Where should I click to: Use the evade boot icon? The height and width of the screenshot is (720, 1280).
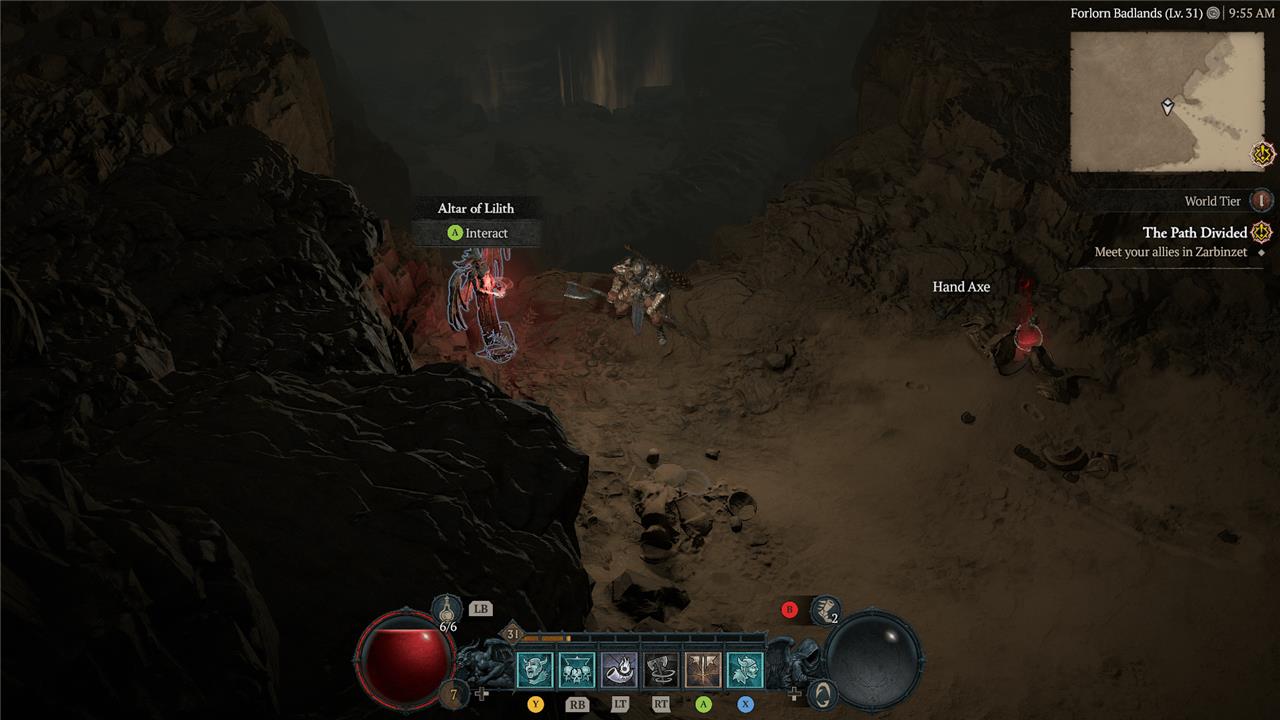[825, 608]
